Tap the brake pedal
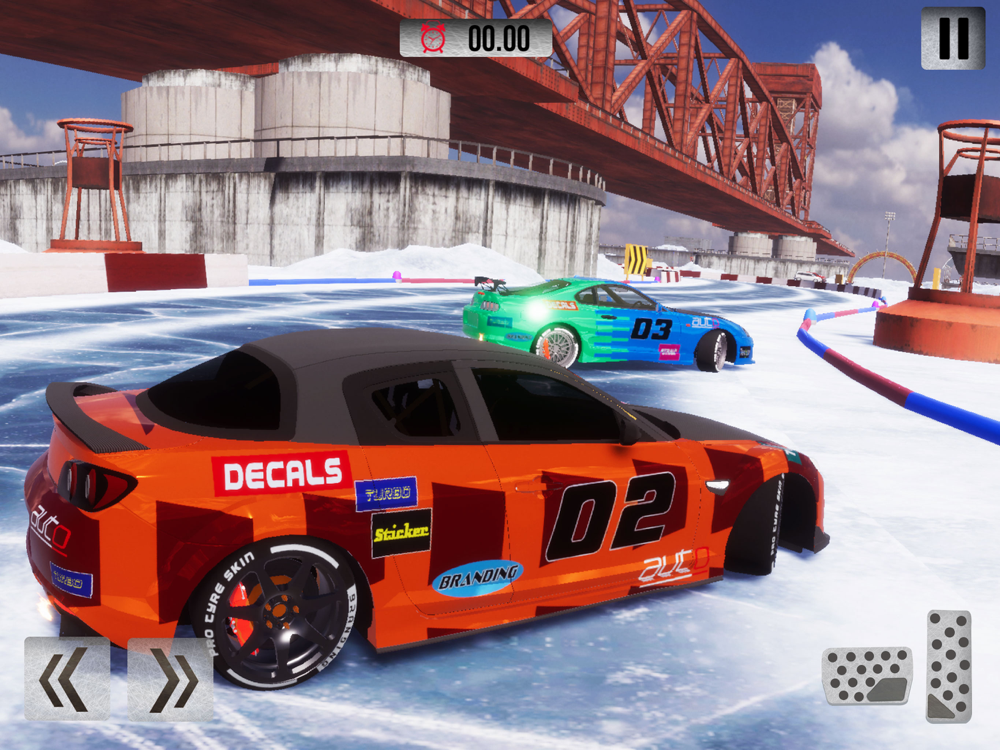Image resolution: width=1000 pixels, height=750 pixels. click(867, 676)
